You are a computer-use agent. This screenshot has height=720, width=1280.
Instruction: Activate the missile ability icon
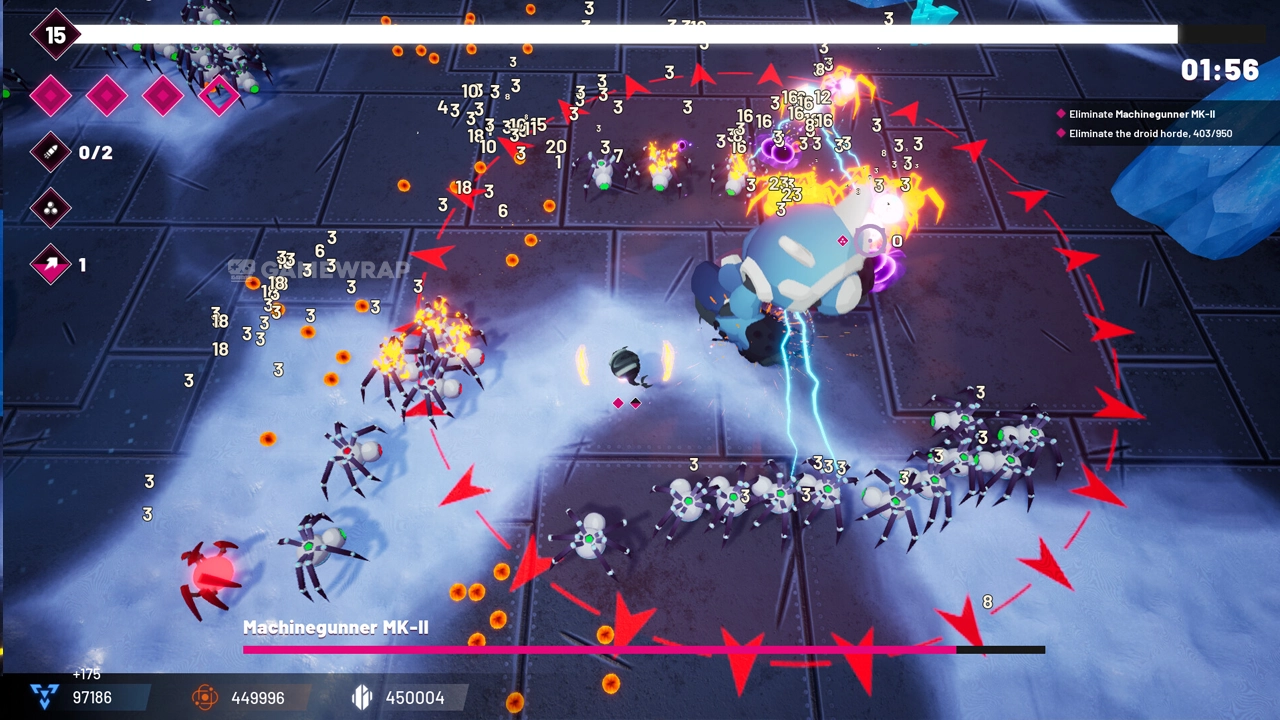coord(51,152)
